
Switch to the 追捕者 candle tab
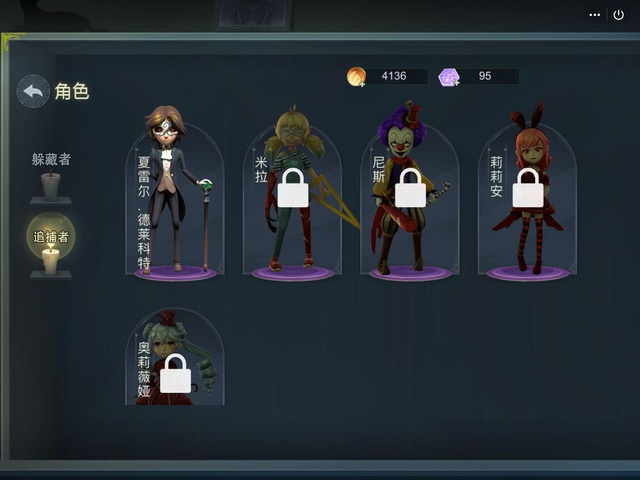point(50,246)
